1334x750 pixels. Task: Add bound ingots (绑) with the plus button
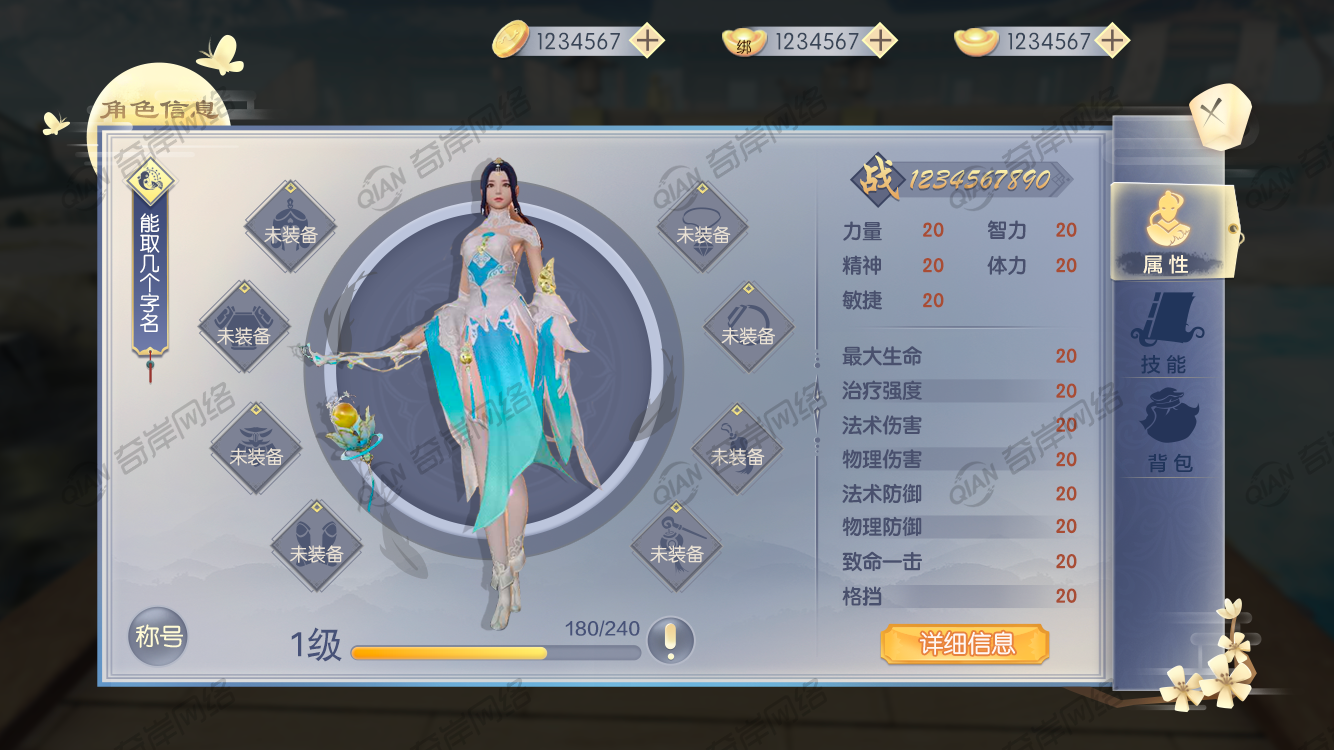(x=880, y=41)
